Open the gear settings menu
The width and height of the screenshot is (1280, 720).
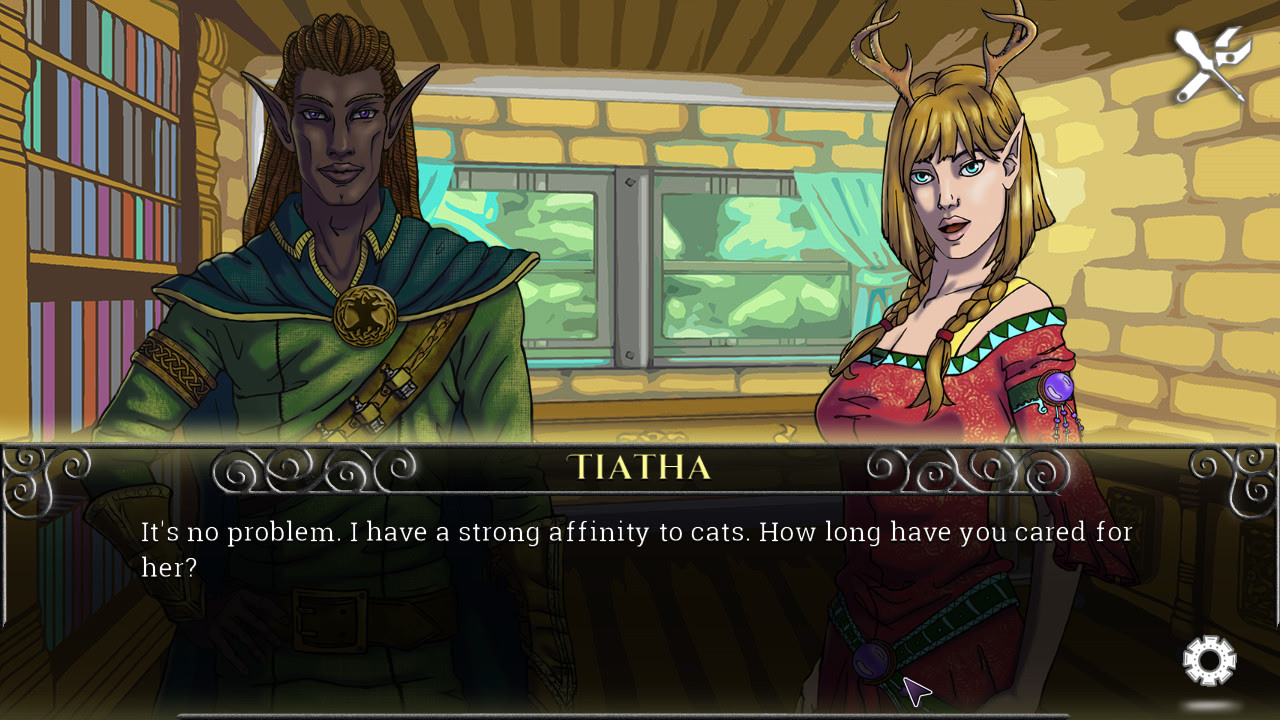pyautogui.click(x=1209, y=659)
